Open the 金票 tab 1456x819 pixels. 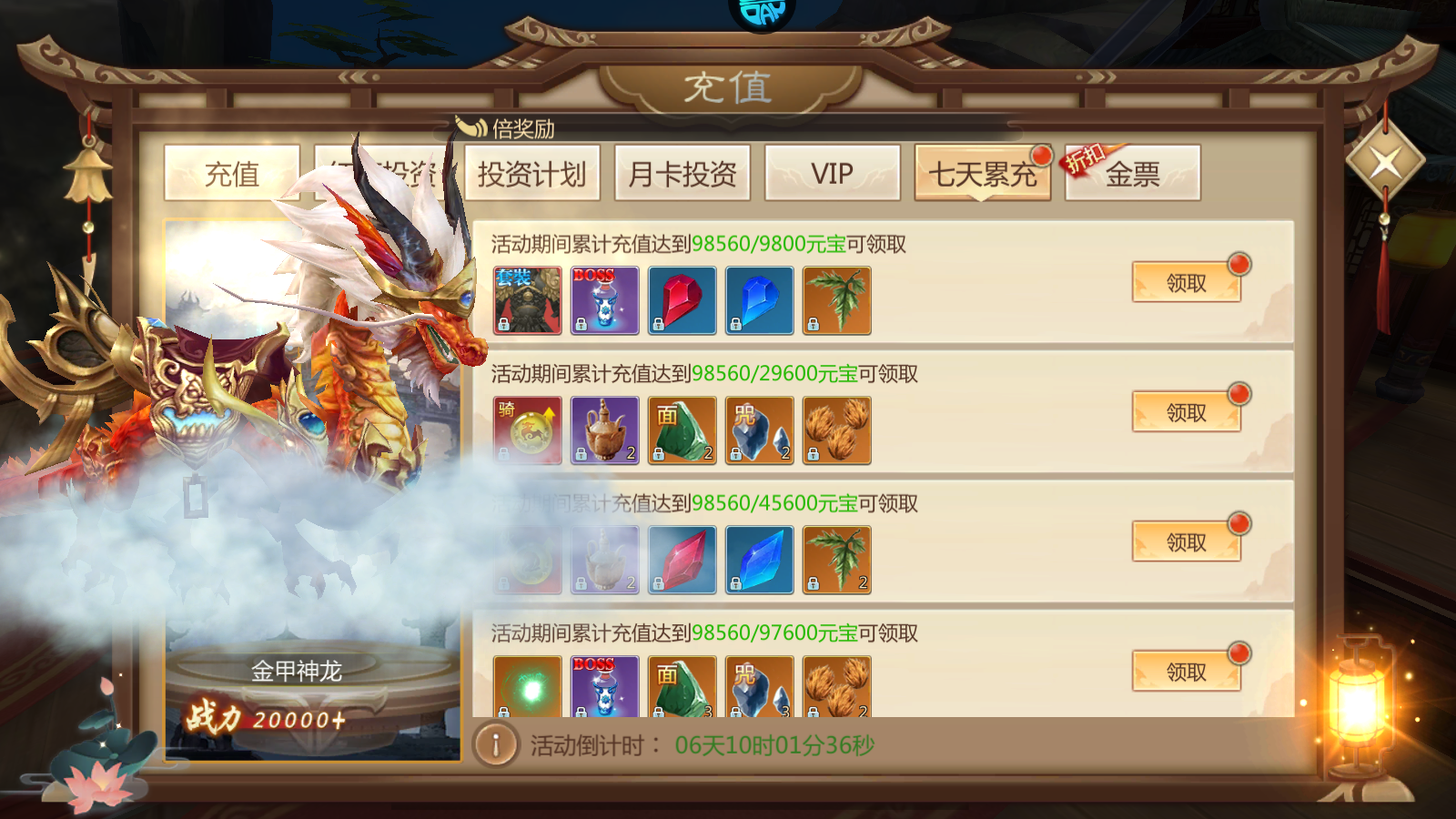pyautogui.click(x=1132, y=174)
